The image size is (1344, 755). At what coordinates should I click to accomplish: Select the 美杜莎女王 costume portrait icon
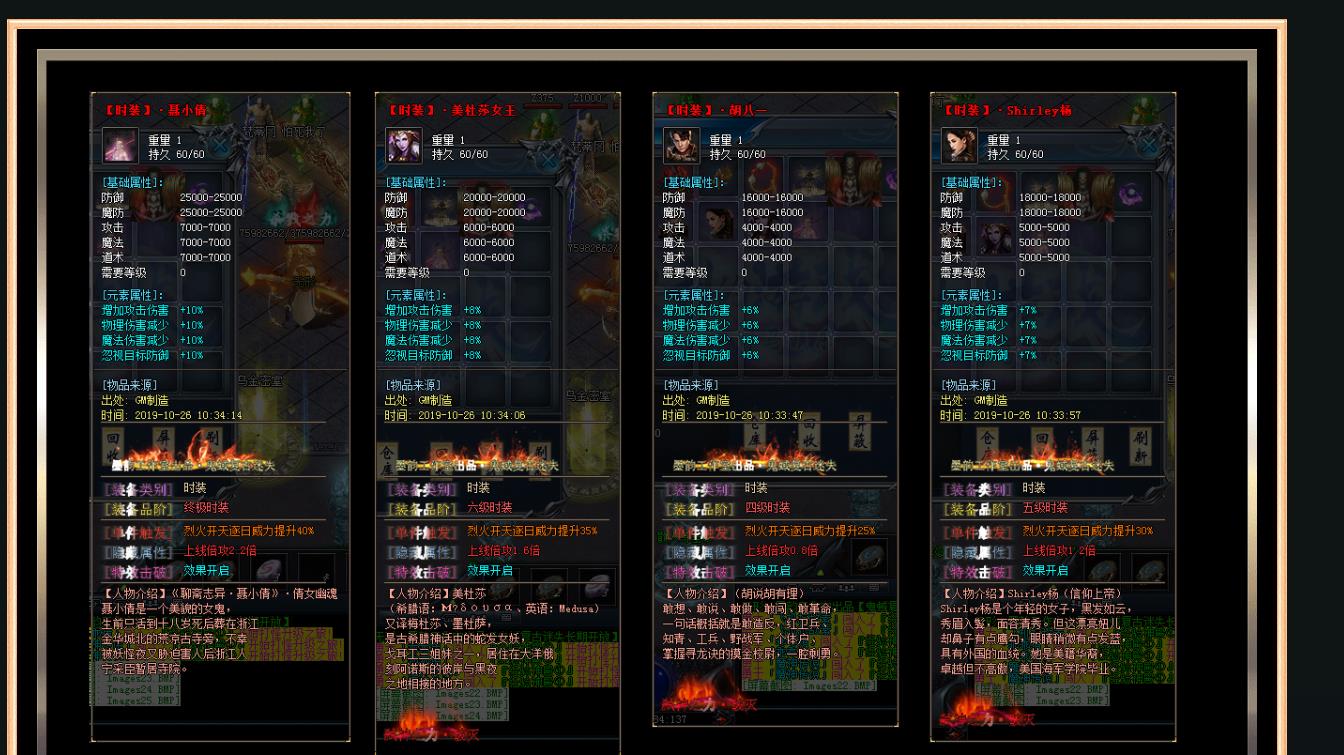click(404, 146)
